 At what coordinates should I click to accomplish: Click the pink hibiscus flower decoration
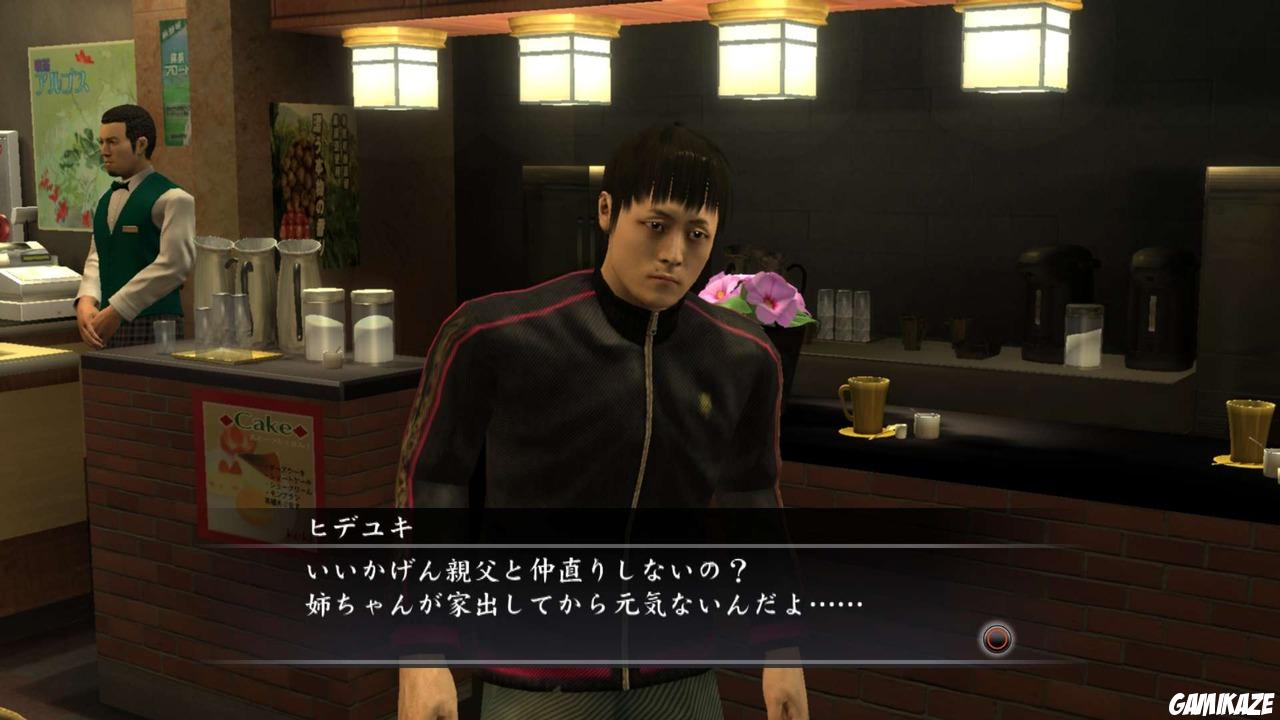click(x=757, y=297)
